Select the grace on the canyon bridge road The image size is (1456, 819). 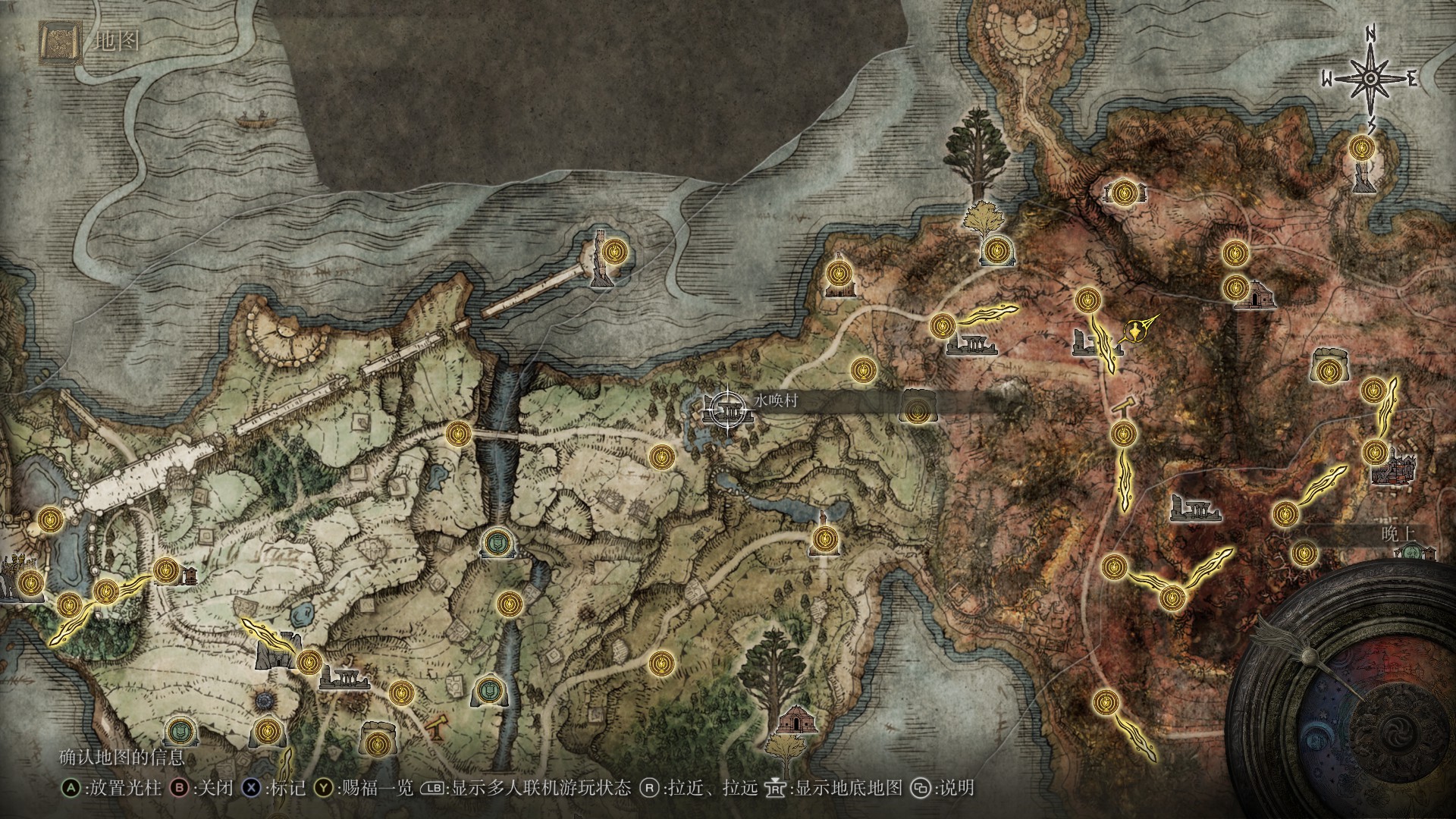[x=458, y=434]
